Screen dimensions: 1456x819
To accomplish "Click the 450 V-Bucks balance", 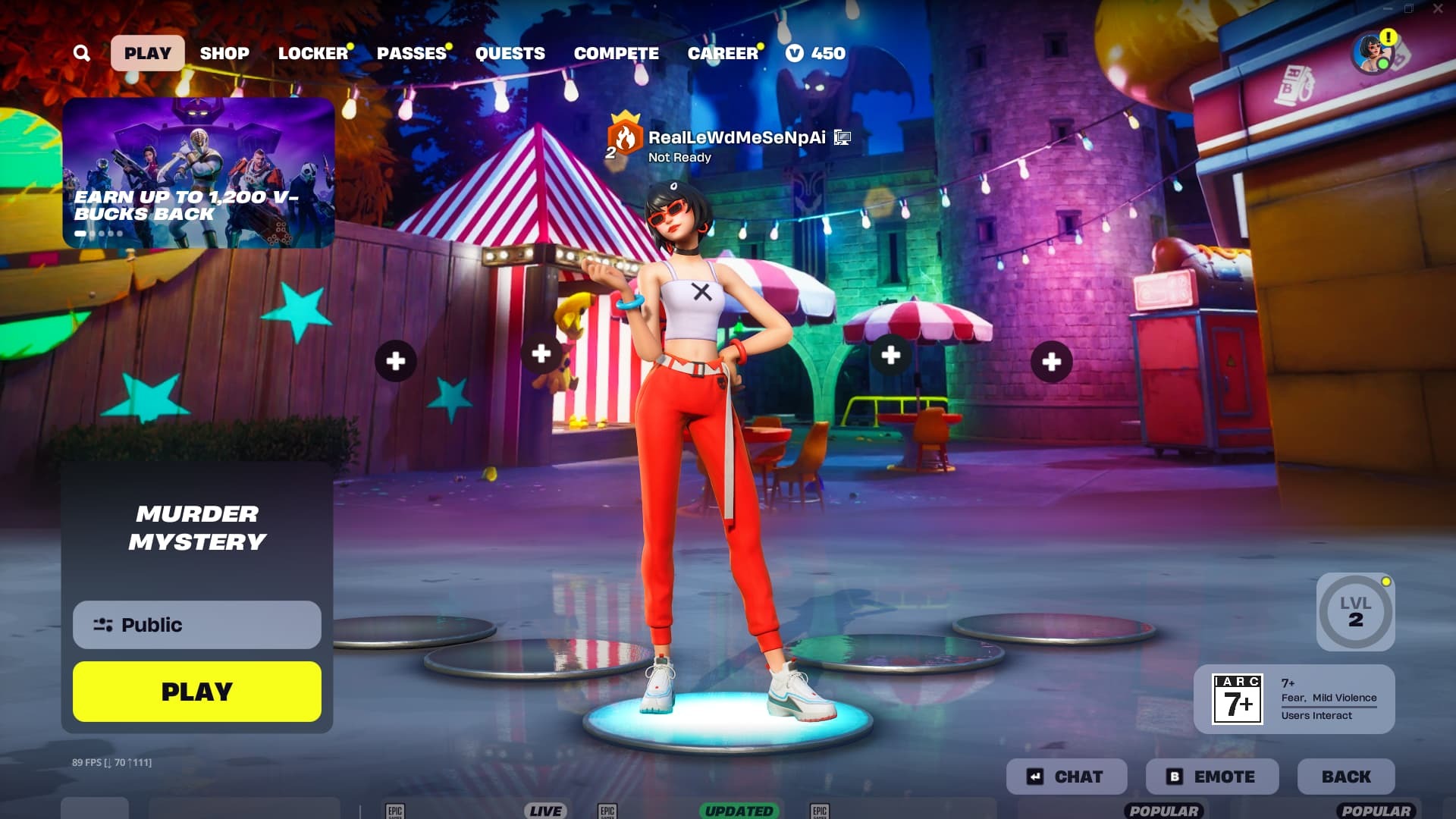I will point(816,53).
